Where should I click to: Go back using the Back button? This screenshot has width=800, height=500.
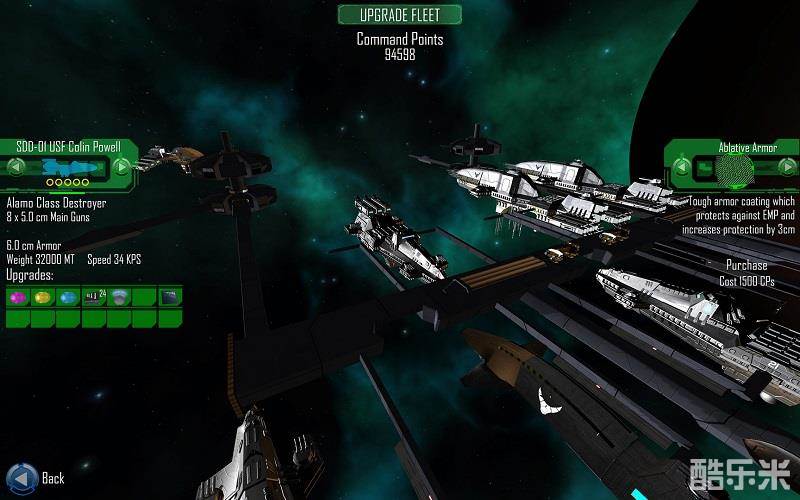20,477
